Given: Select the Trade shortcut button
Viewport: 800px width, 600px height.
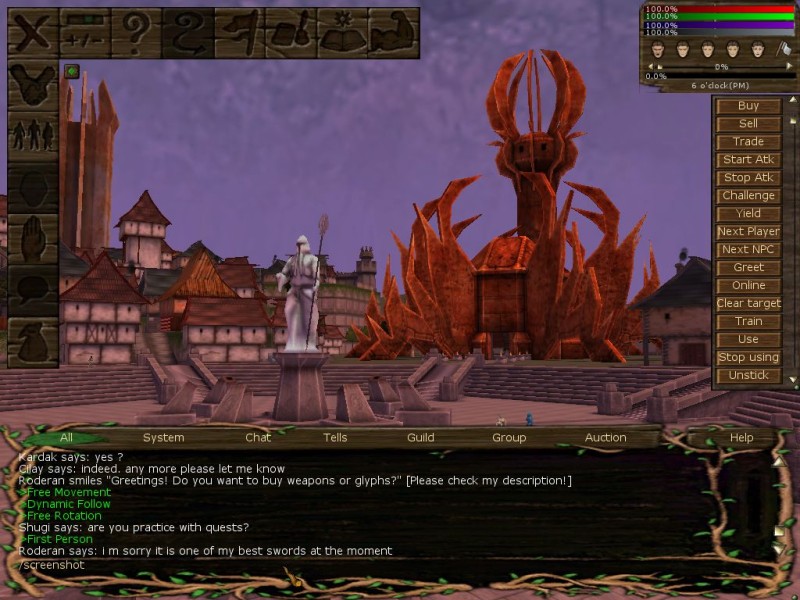Looking at the screenshot, I should pos(748,142).
